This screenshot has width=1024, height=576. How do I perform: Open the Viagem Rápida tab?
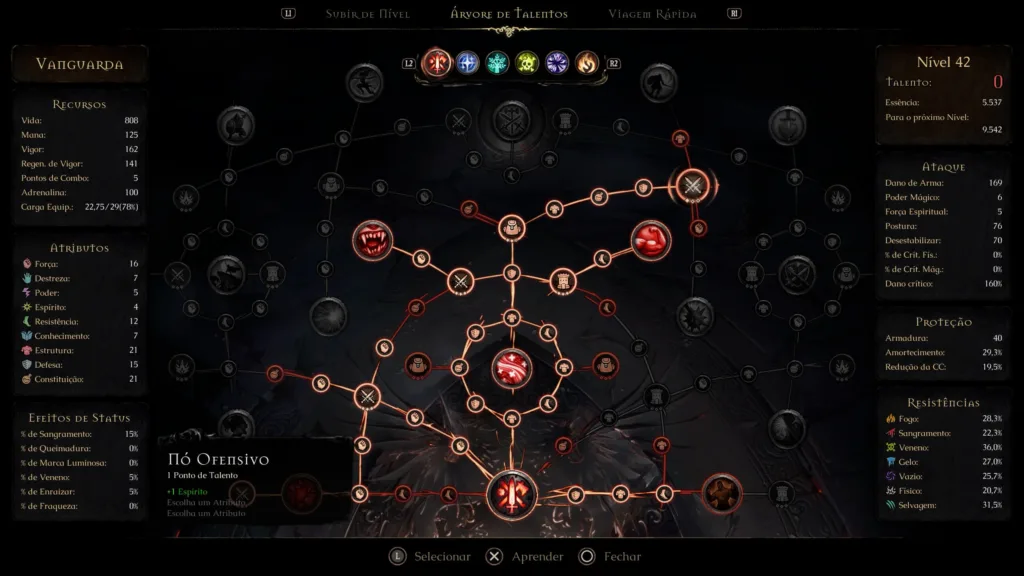(x=652, y=14)
